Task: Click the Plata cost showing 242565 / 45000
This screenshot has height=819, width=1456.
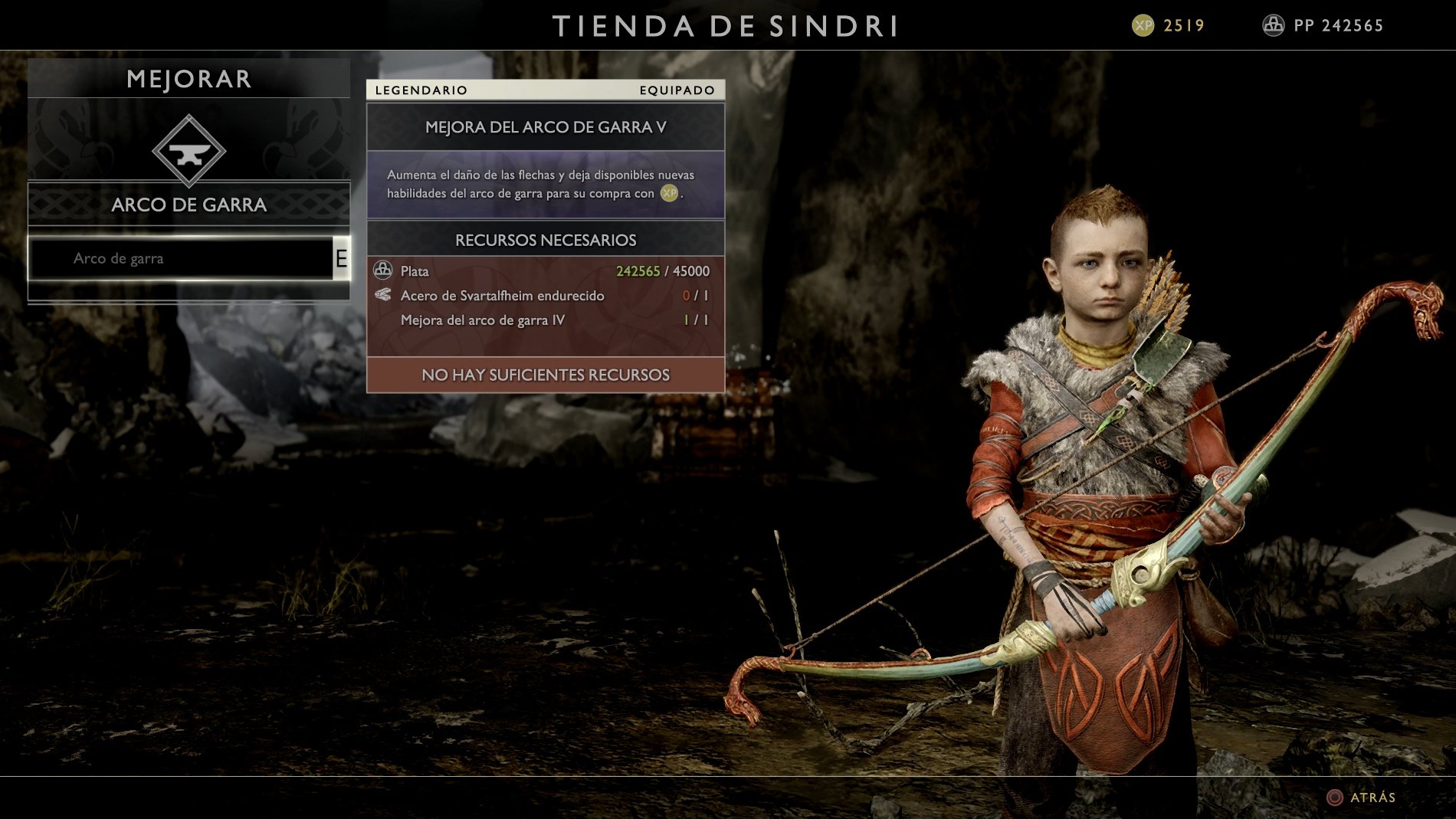Action: coord(662,270)
